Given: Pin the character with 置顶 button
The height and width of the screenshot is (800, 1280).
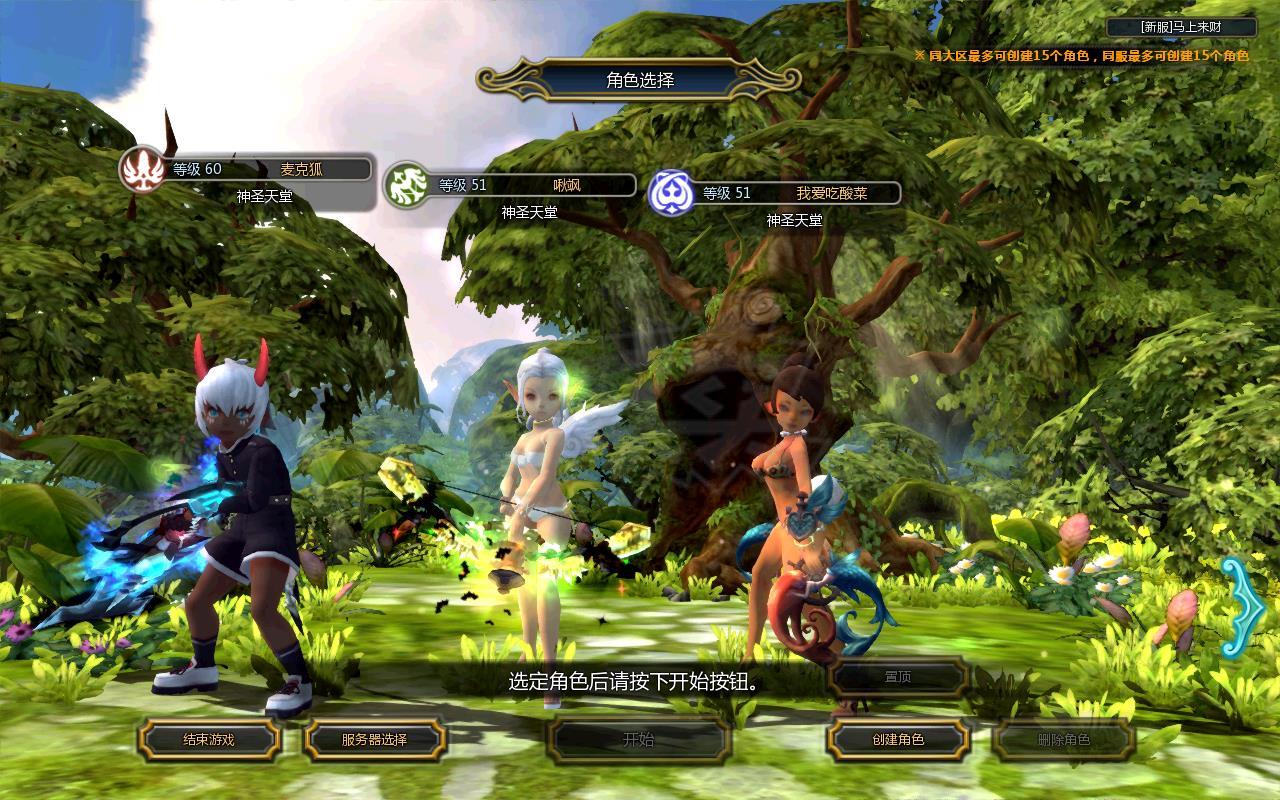Looking at the screenshot, I should point(898,677).
